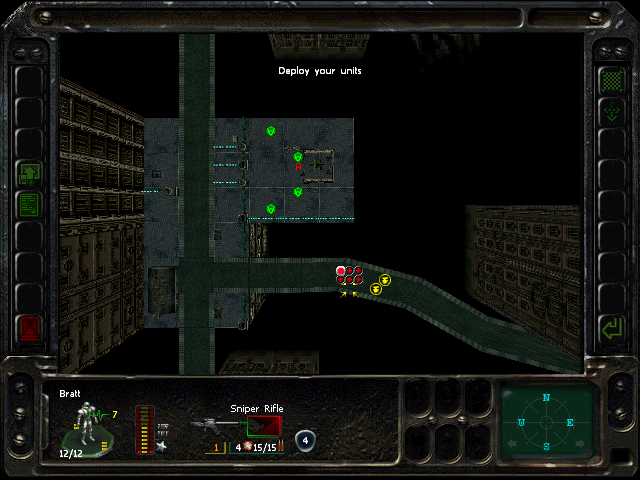Select the highlighted red squad unit marker
Viewport: 640px width, 480px height.
point(341,271)
